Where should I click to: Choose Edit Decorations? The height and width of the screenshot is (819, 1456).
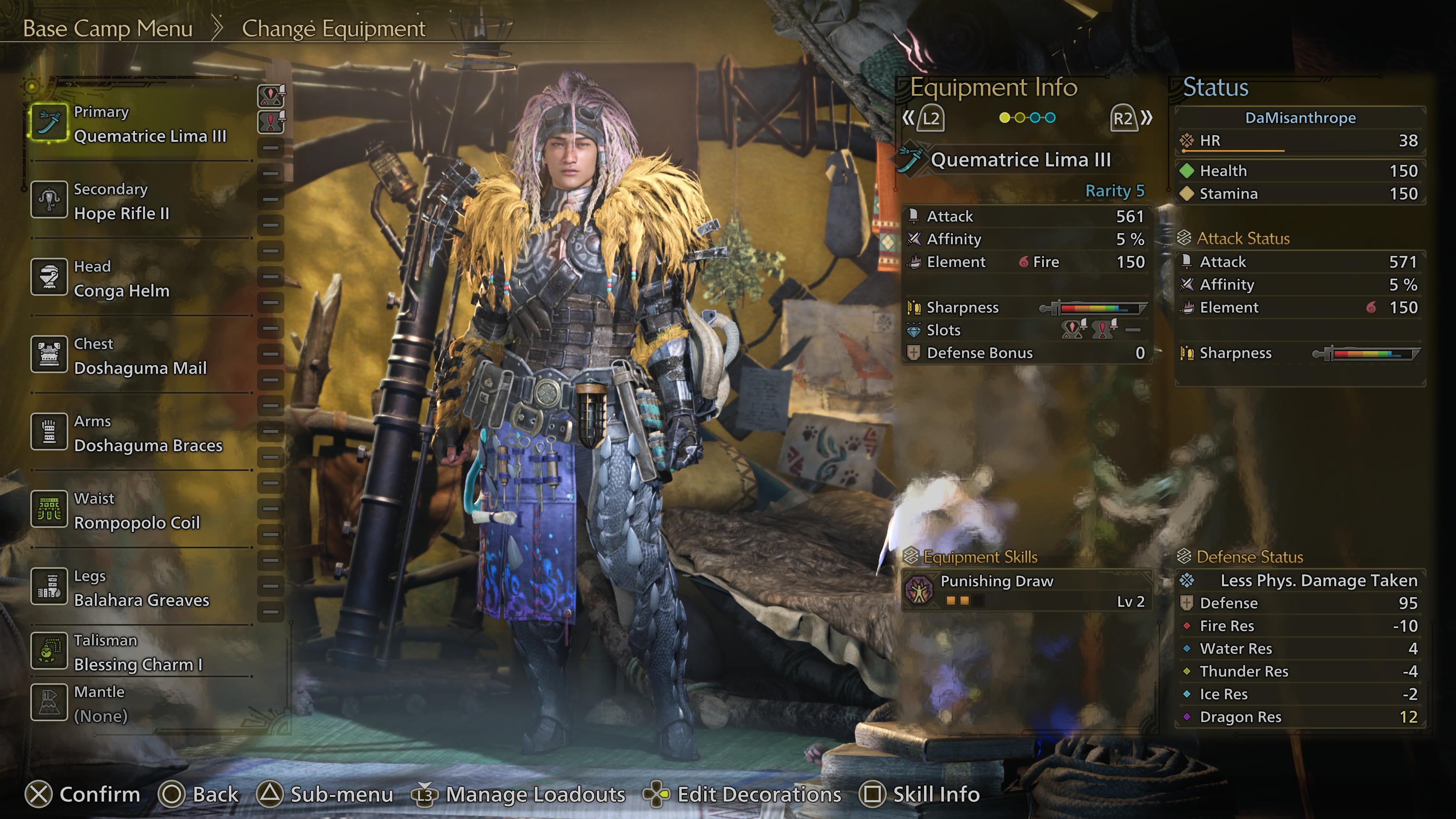(742, 794)
